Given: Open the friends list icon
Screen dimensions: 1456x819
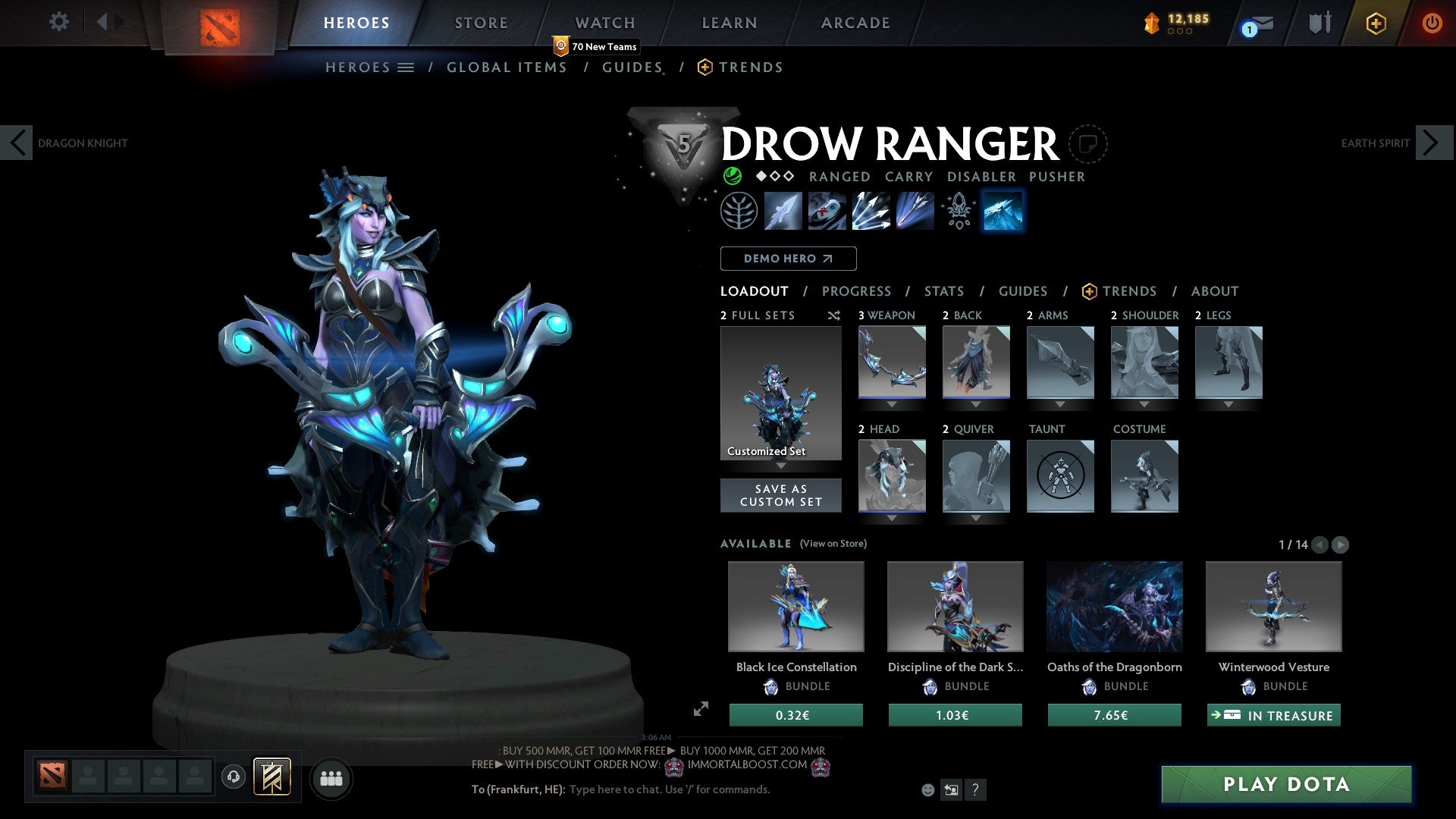Looking at the screenshot, I should 331,778.
